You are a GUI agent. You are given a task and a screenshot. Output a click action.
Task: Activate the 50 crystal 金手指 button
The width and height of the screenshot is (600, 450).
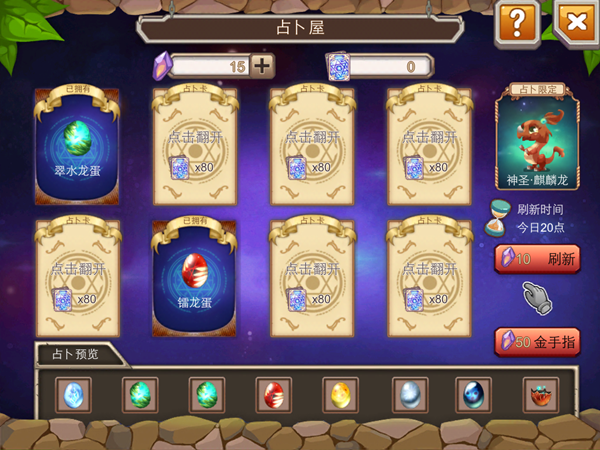(537, 341)
